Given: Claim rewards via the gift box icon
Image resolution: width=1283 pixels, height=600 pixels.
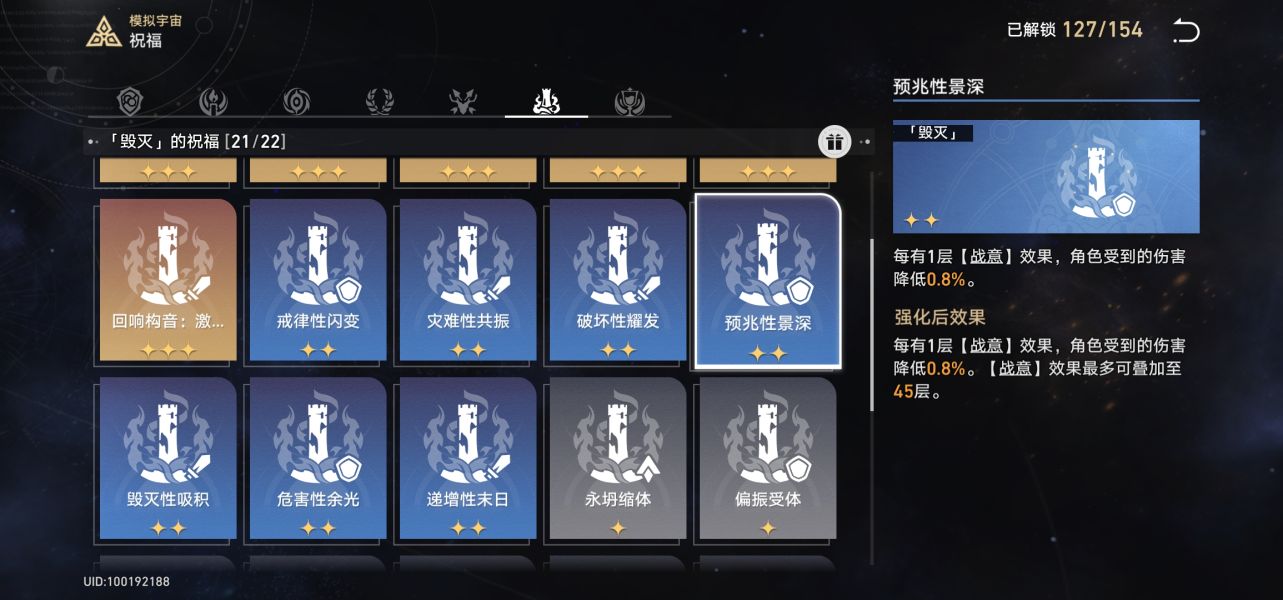Looking at the screenshot, I should tap(834, 142).
